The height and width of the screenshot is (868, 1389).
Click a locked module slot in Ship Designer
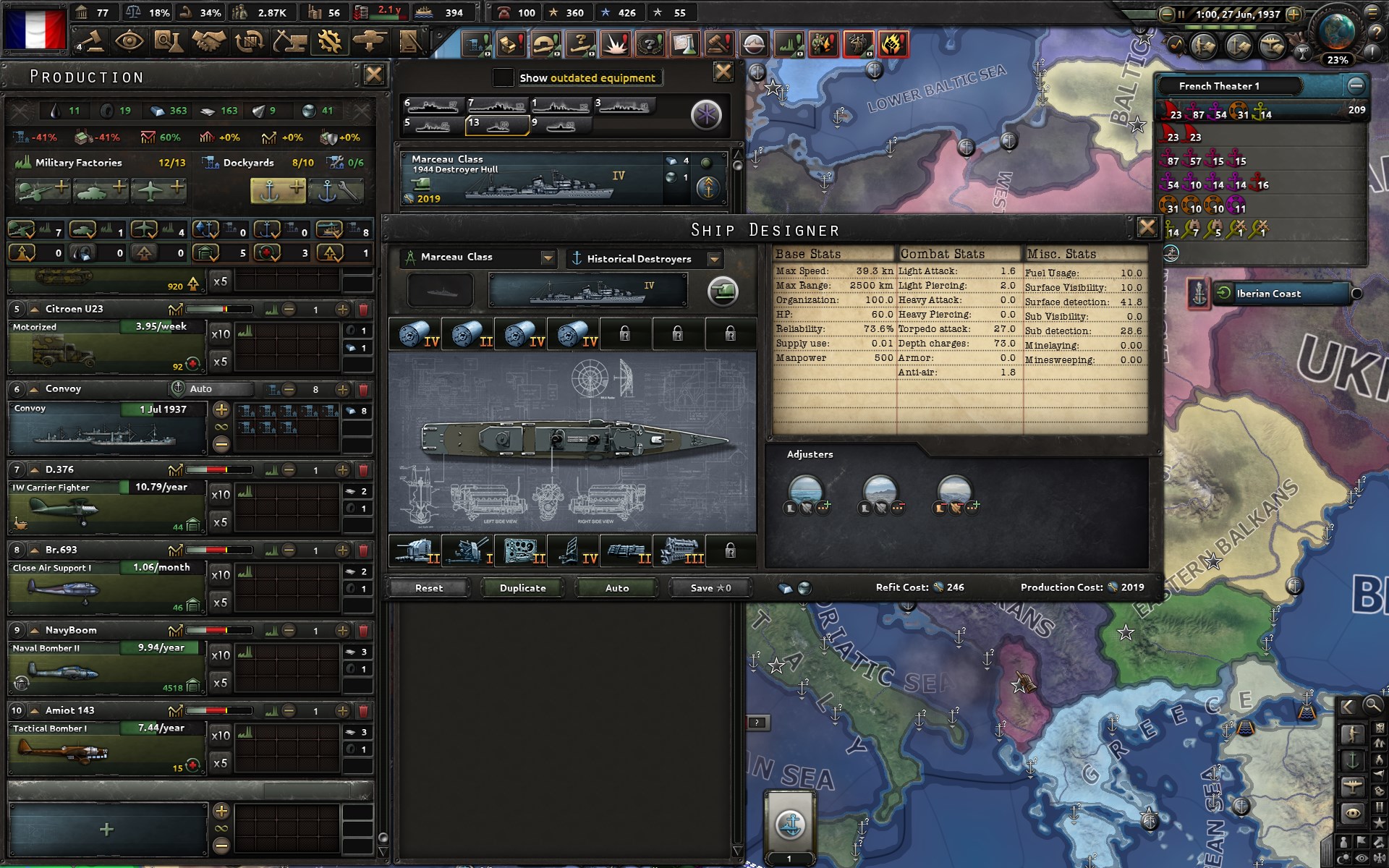coord(625,334)
